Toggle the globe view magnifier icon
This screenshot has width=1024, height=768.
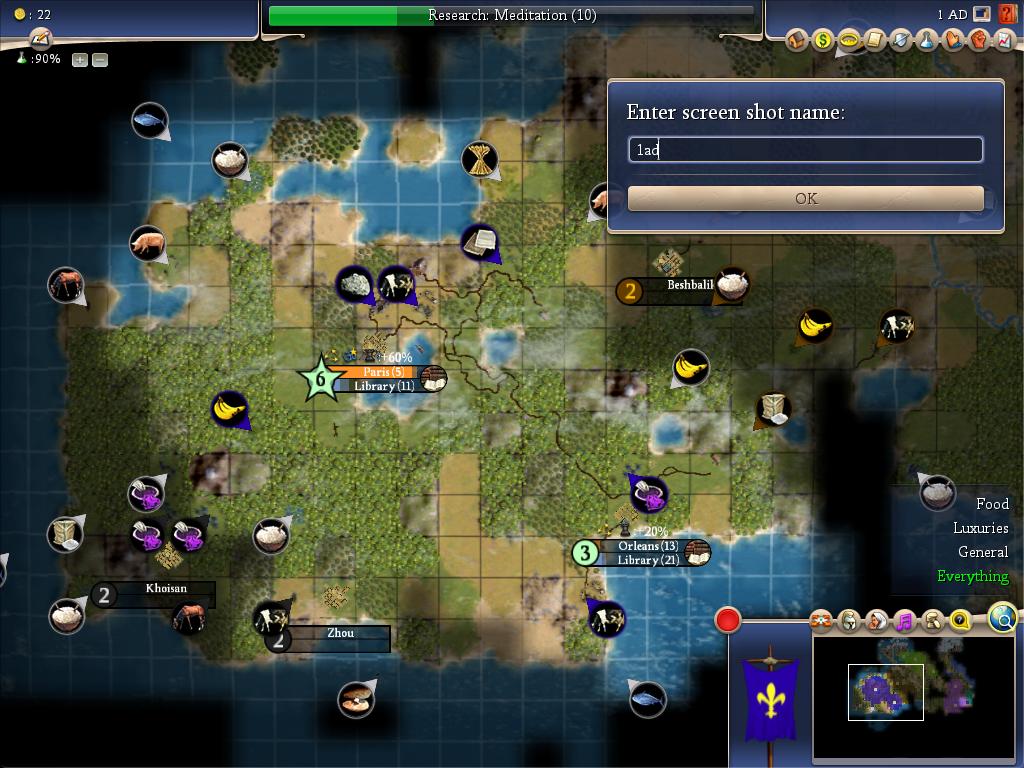coord(1003,618)
